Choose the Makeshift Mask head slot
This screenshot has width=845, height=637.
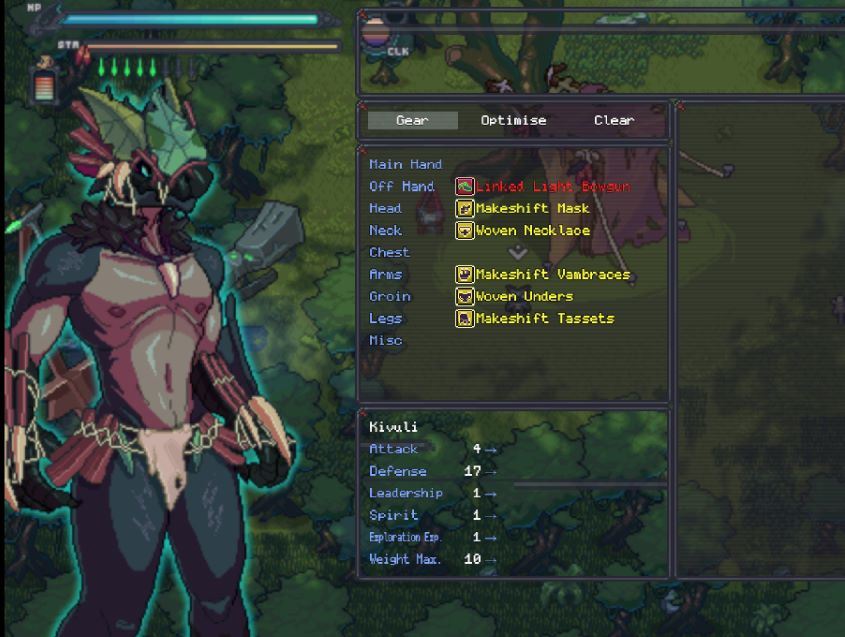tap(531, 208)
